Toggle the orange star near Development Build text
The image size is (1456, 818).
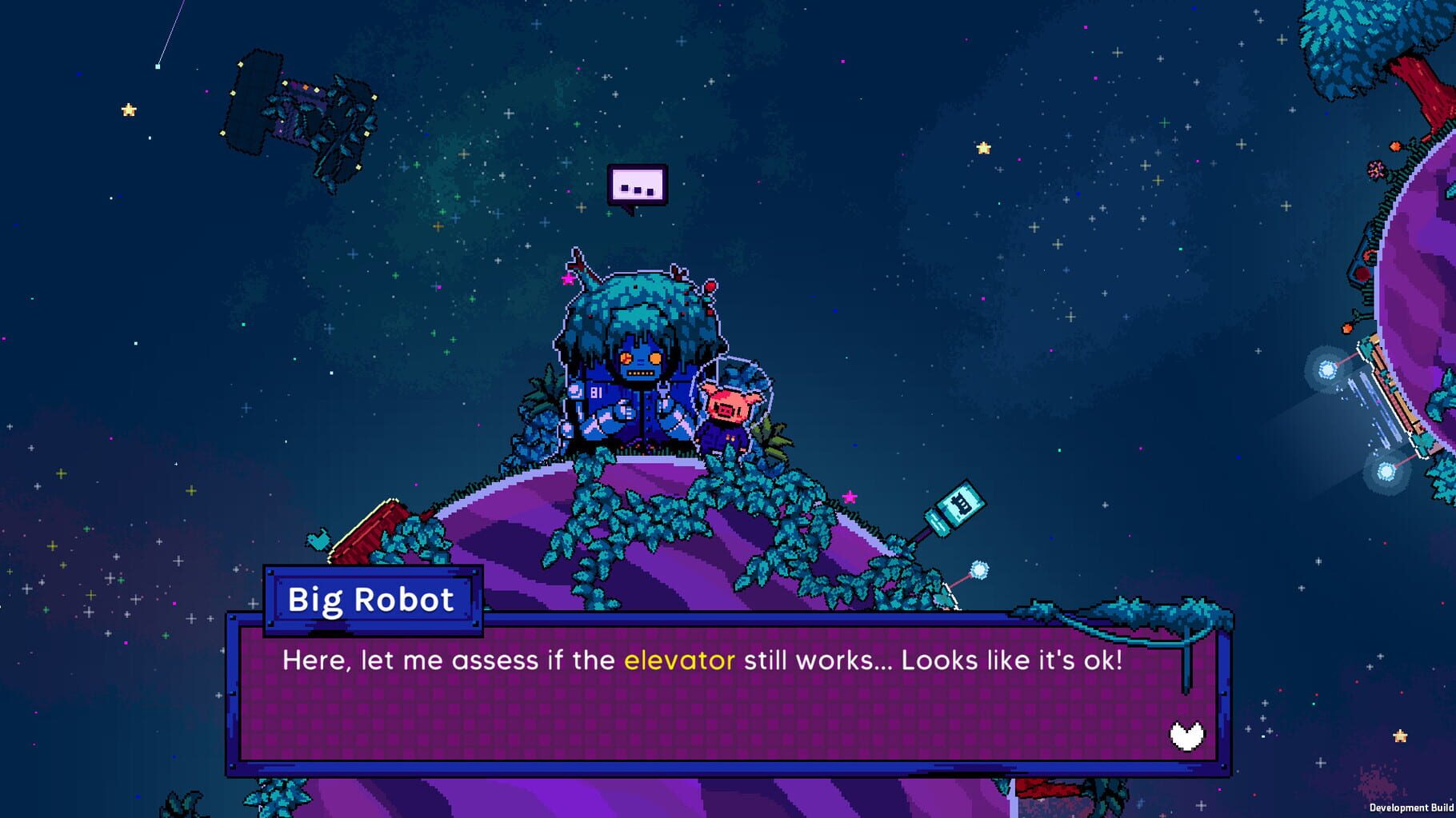coord(1400,736)
